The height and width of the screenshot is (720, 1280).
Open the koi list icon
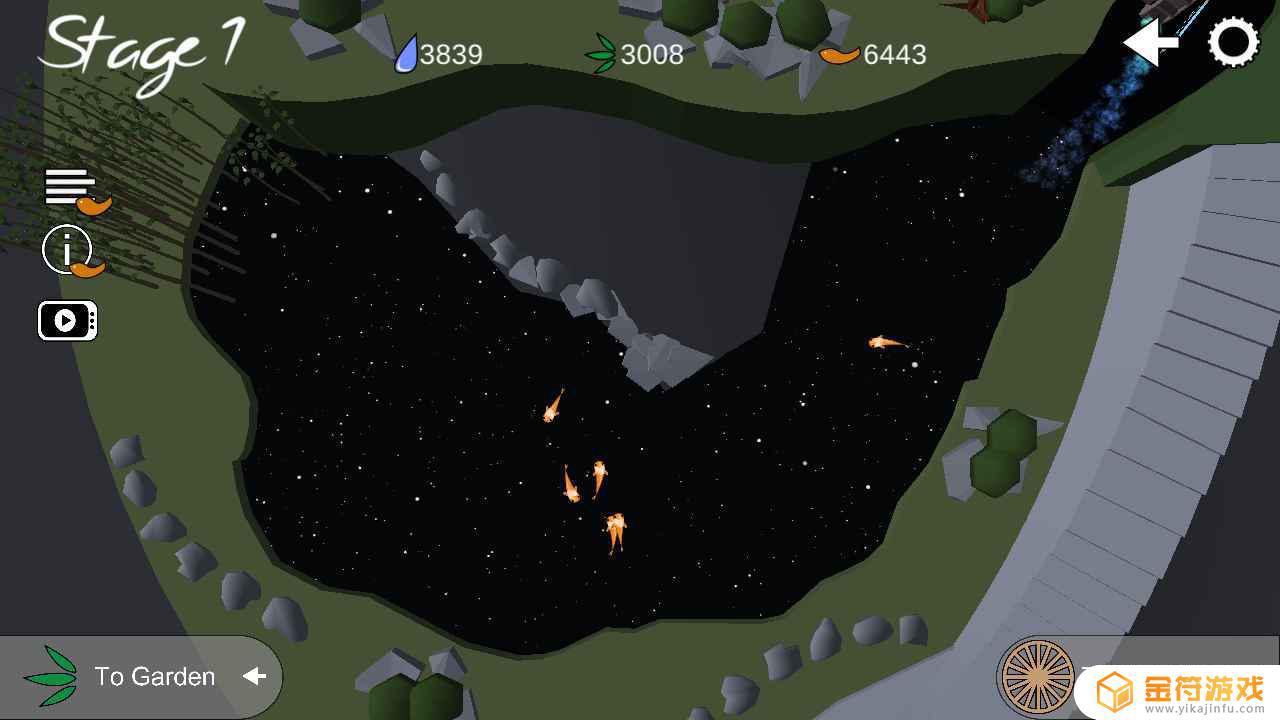click(76, 190)
